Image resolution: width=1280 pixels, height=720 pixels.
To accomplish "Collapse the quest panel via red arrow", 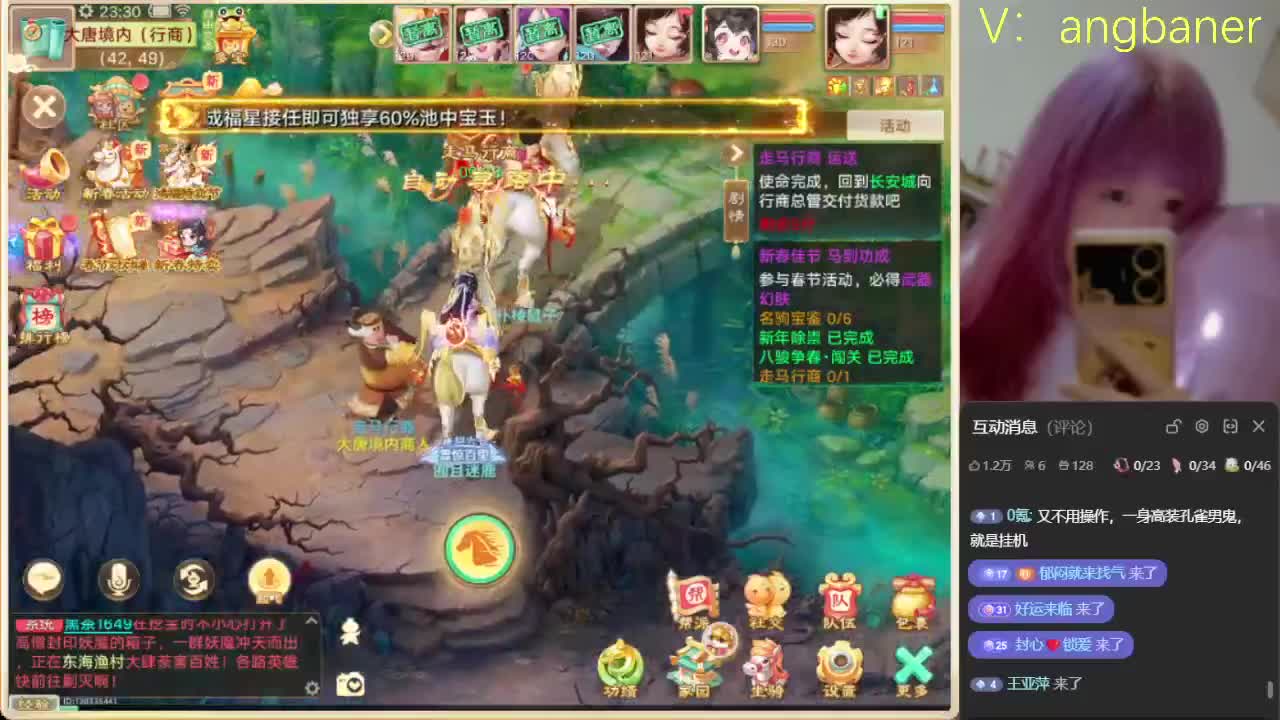I will coord(737,153).
